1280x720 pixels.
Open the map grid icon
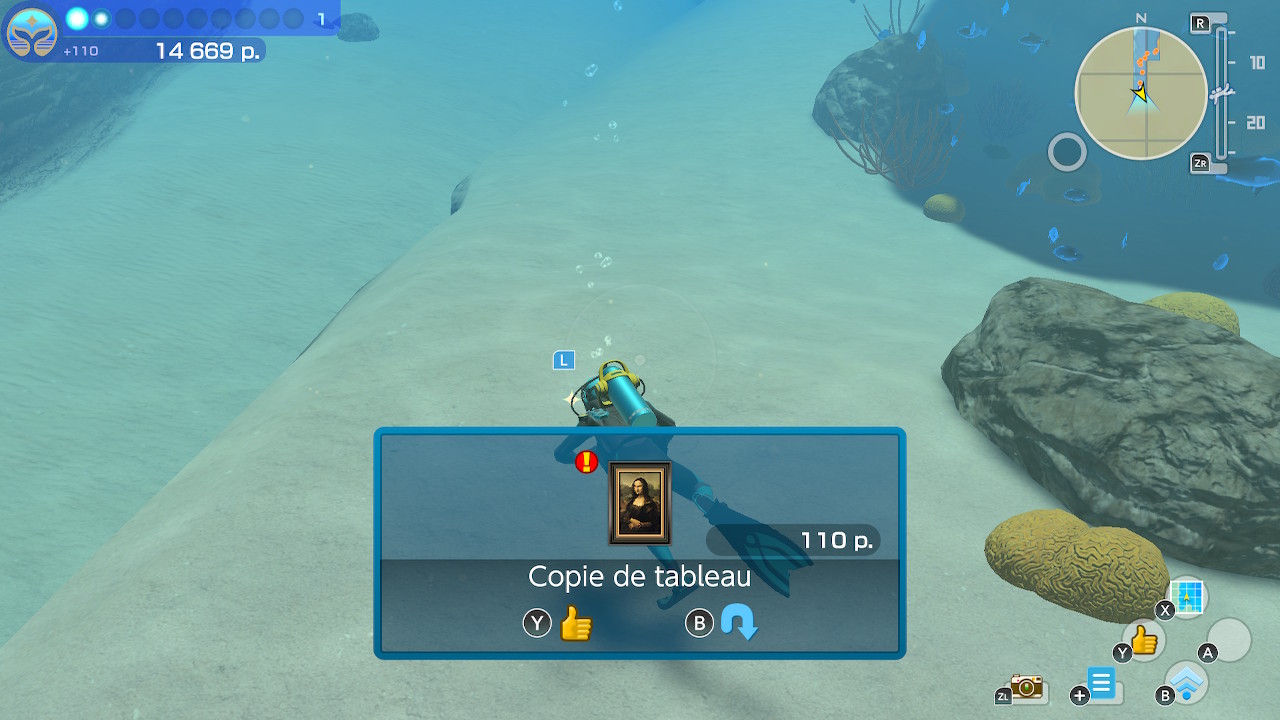pos(1187,597)
